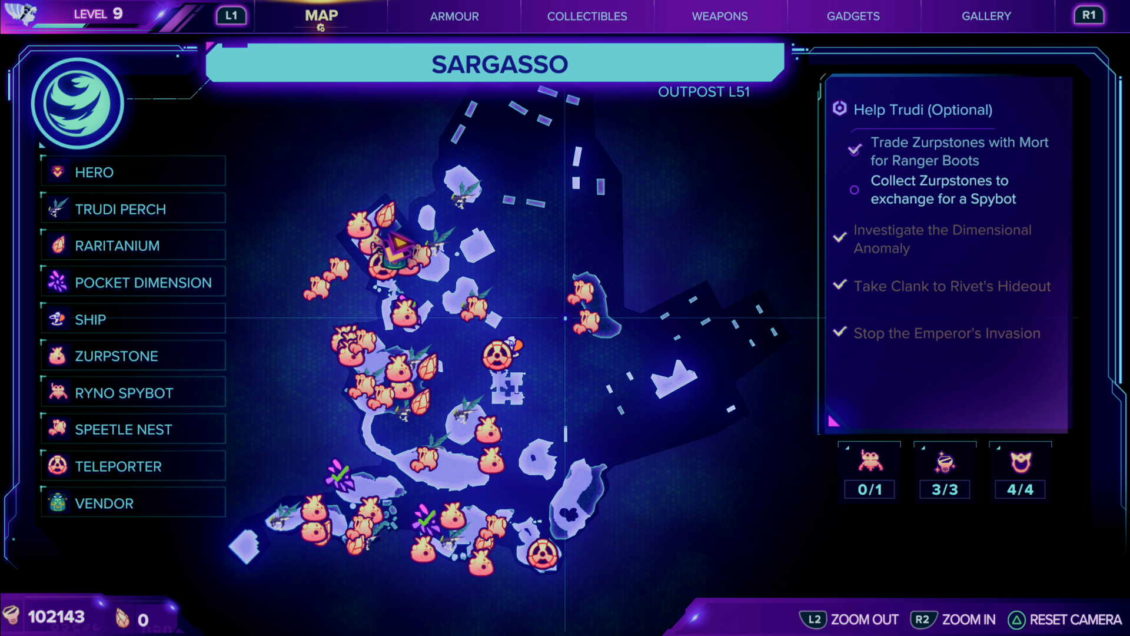Image resolution: width=1130 pixels, height=636 pixels.
Task: Select Trudi Perch legend entry
Action: (x=134, y=209)
